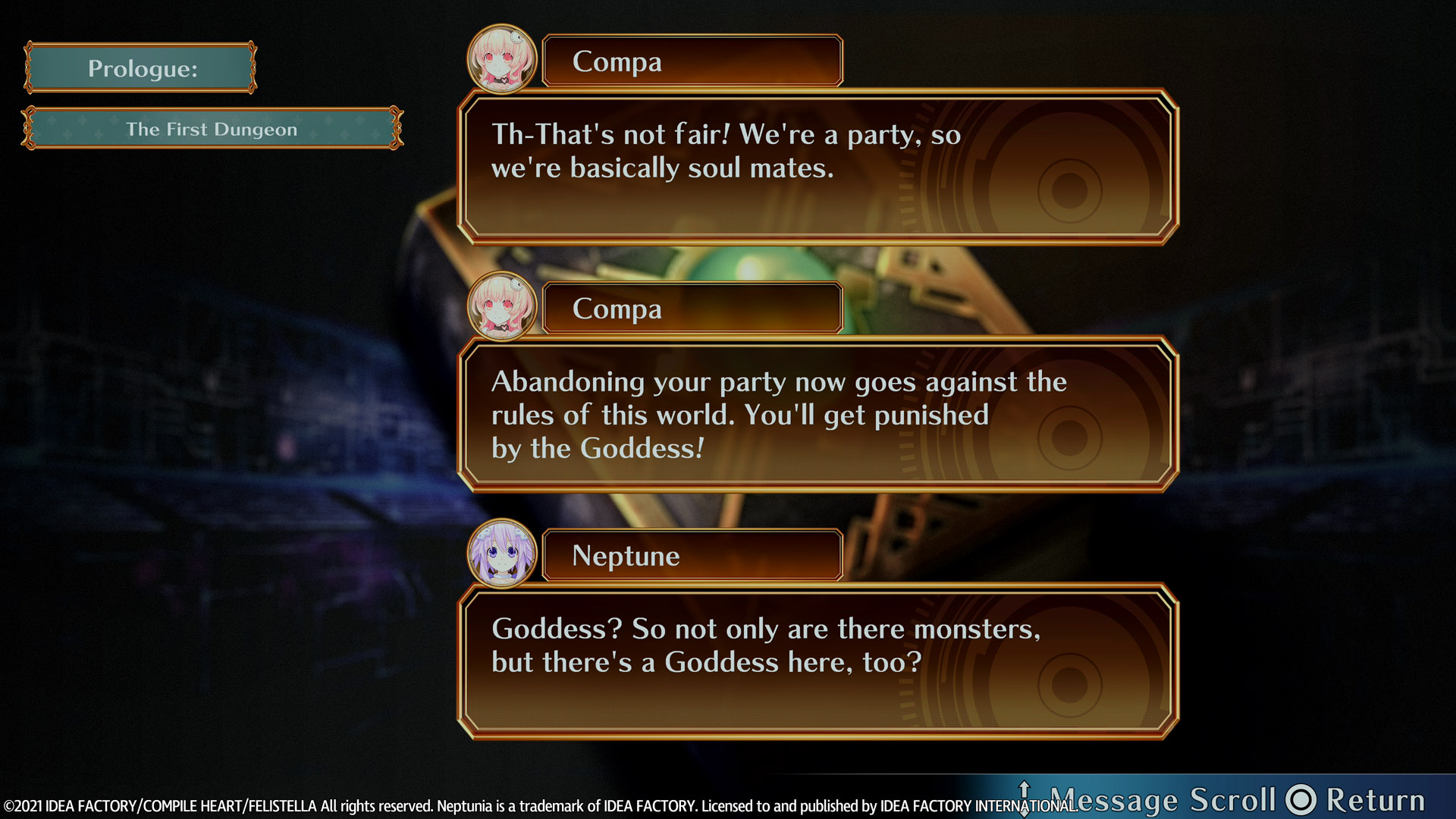The image size is (1456, 819).
Task: Select Compa's "Abandoning your party" message
Action: coord(817,414)
